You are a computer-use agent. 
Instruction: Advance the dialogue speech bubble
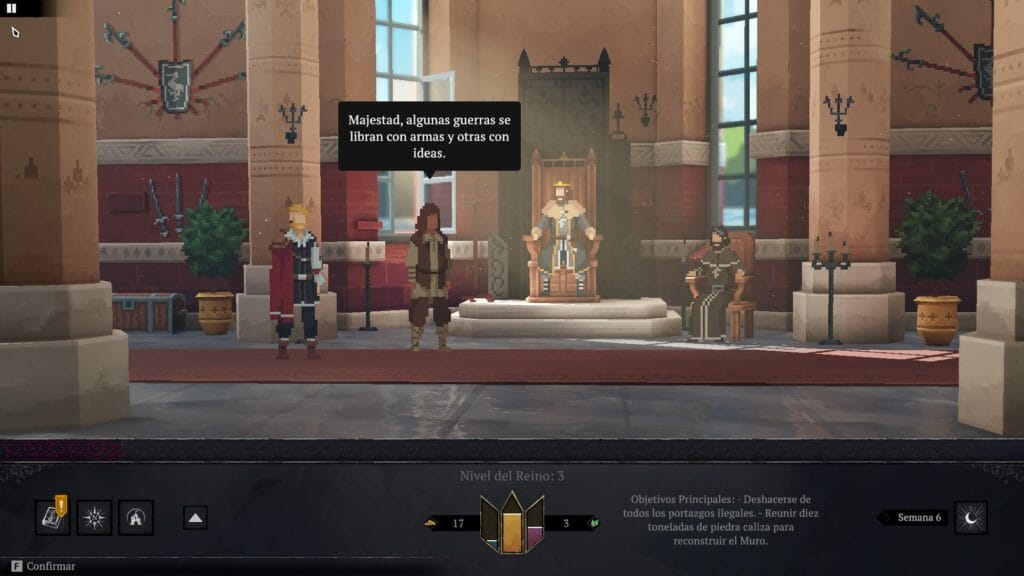click(429, 136)
